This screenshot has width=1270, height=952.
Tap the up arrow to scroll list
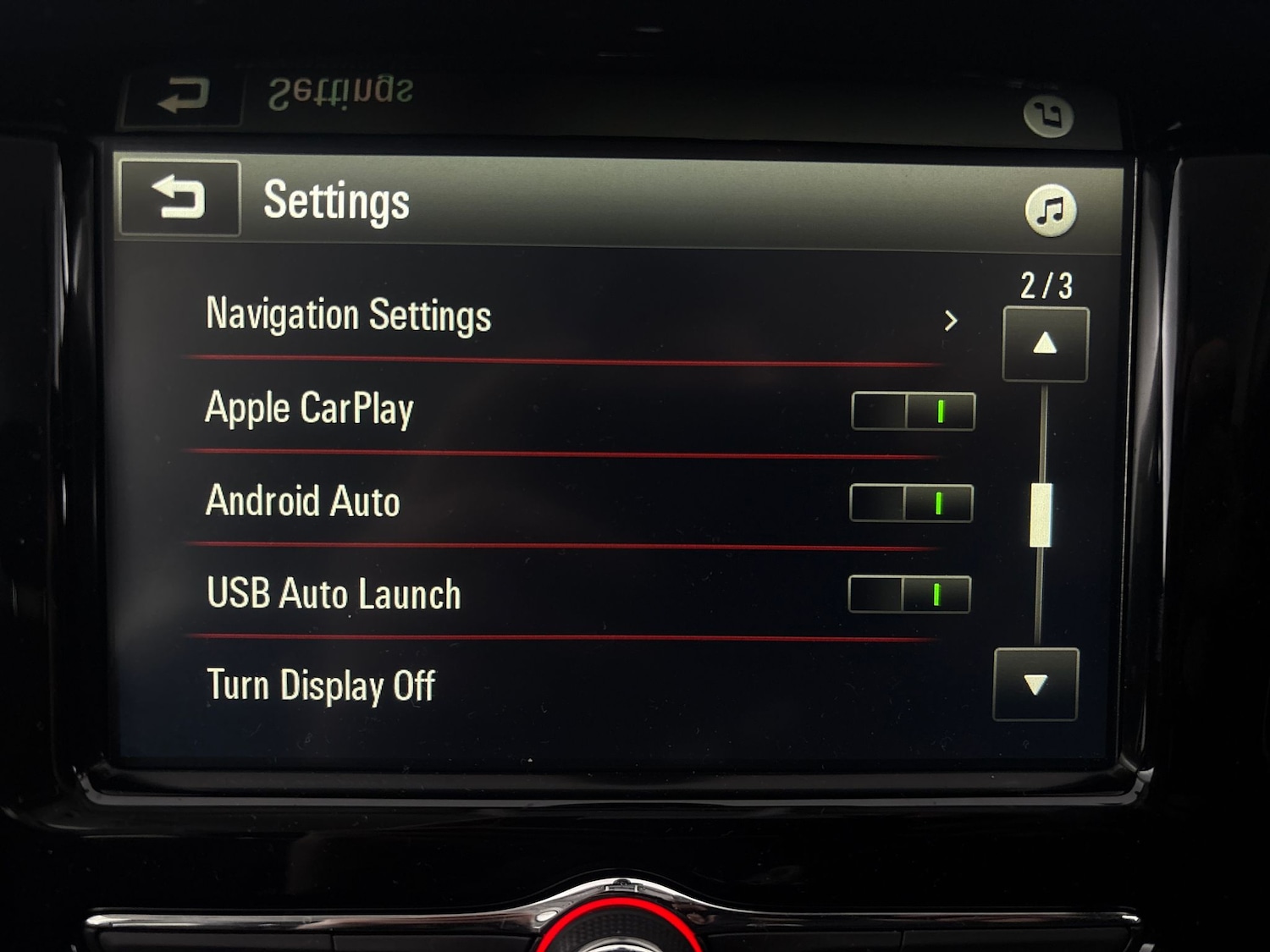[x=1045, y=342]
